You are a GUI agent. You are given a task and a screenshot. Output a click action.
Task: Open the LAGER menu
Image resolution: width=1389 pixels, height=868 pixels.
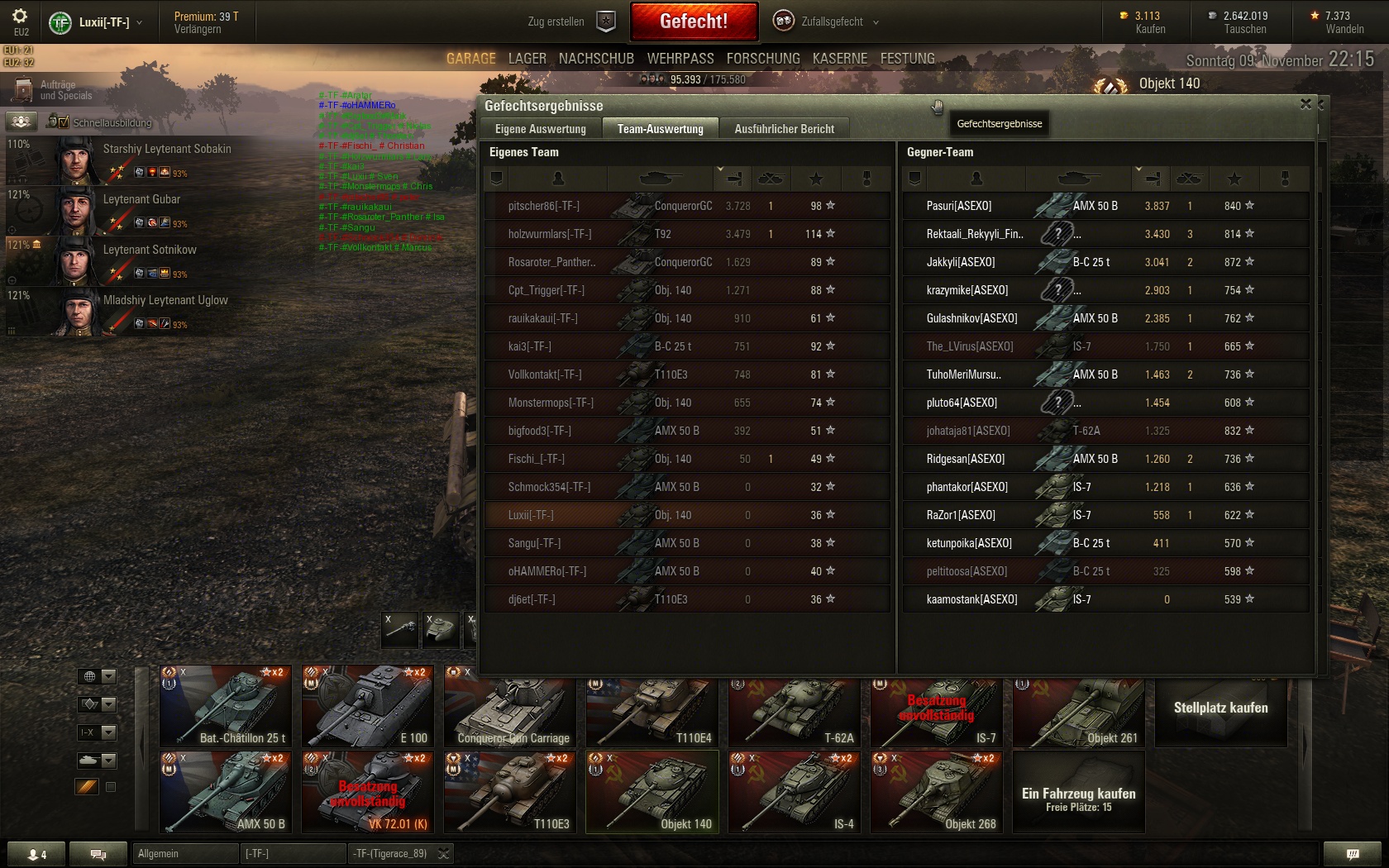pos(527,59)
